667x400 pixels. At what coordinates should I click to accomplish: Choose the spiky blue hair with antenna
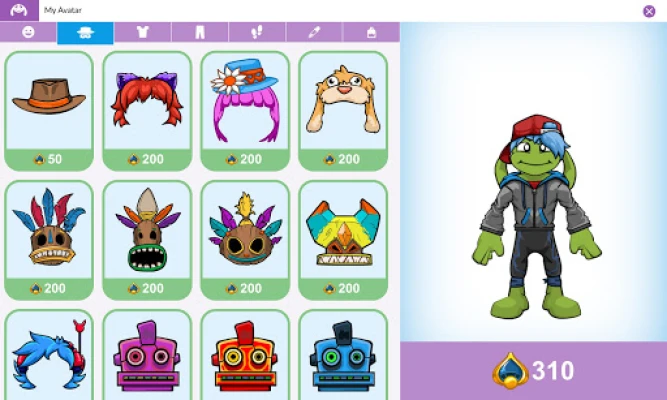point(49,356)
